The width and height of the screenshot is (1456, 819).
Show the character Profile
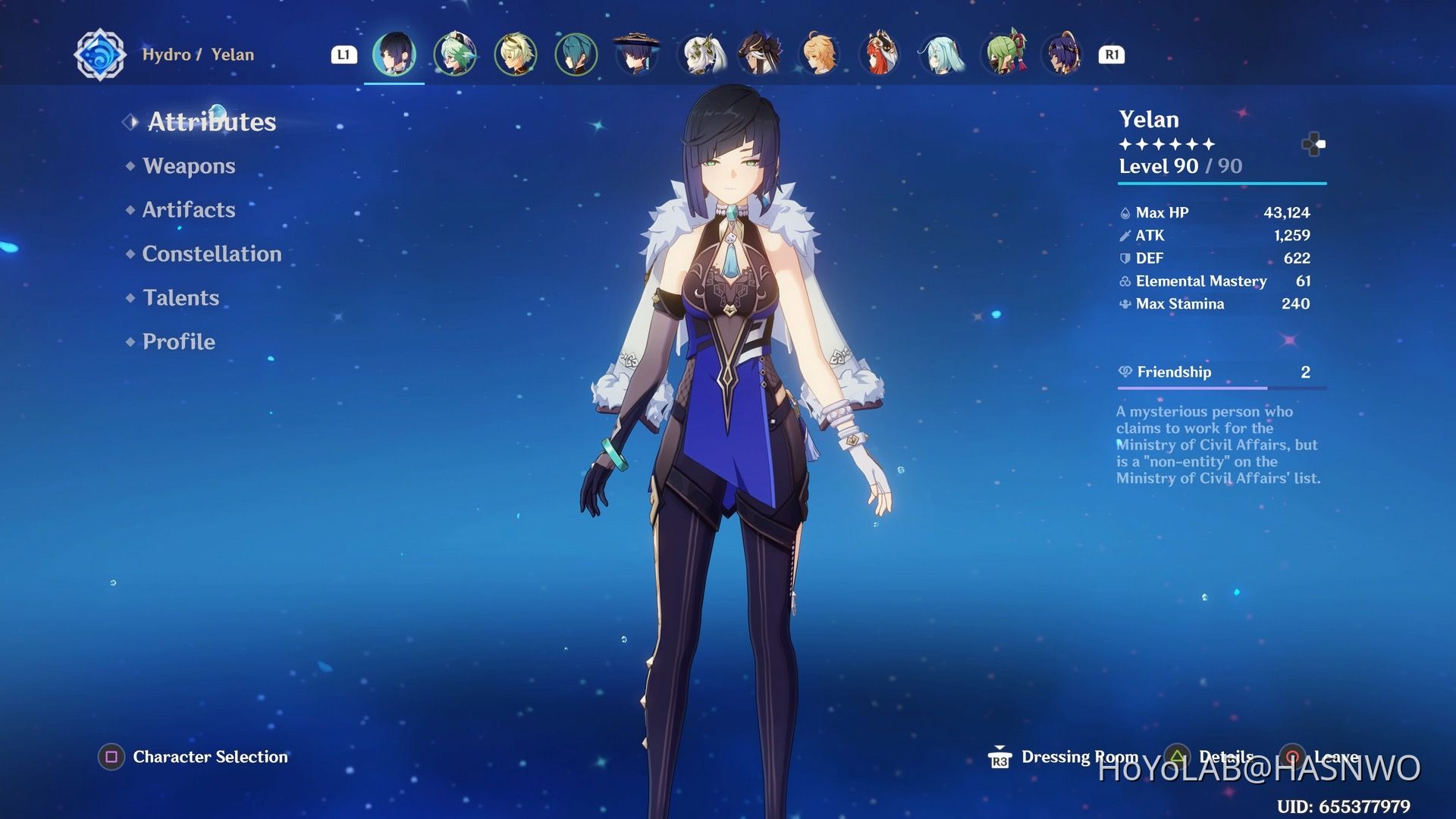(x=178, y=342)
